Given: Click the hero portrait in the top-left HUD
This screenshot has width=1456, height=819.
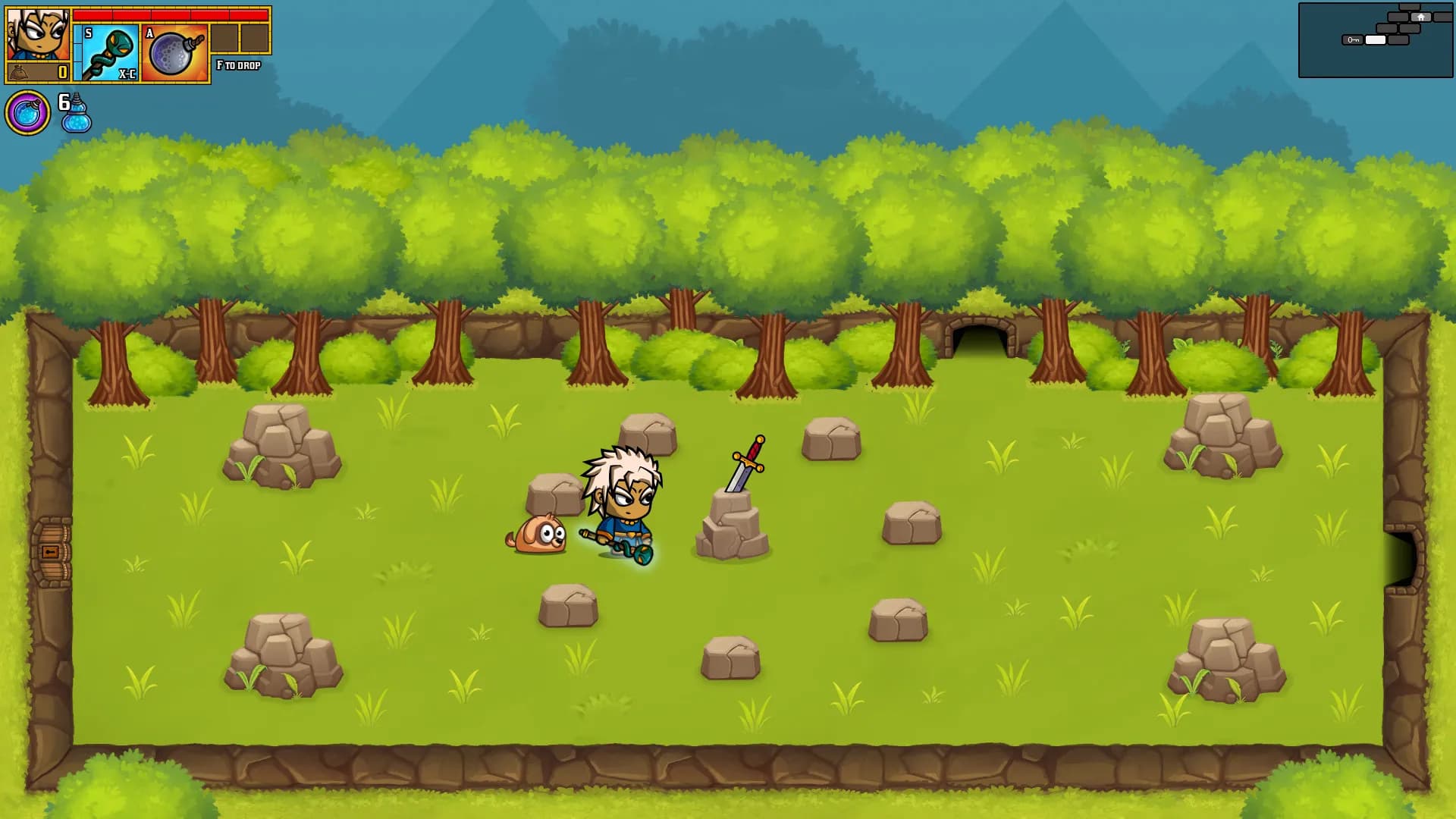Looking at the screenshot, I should click(36, 34).
